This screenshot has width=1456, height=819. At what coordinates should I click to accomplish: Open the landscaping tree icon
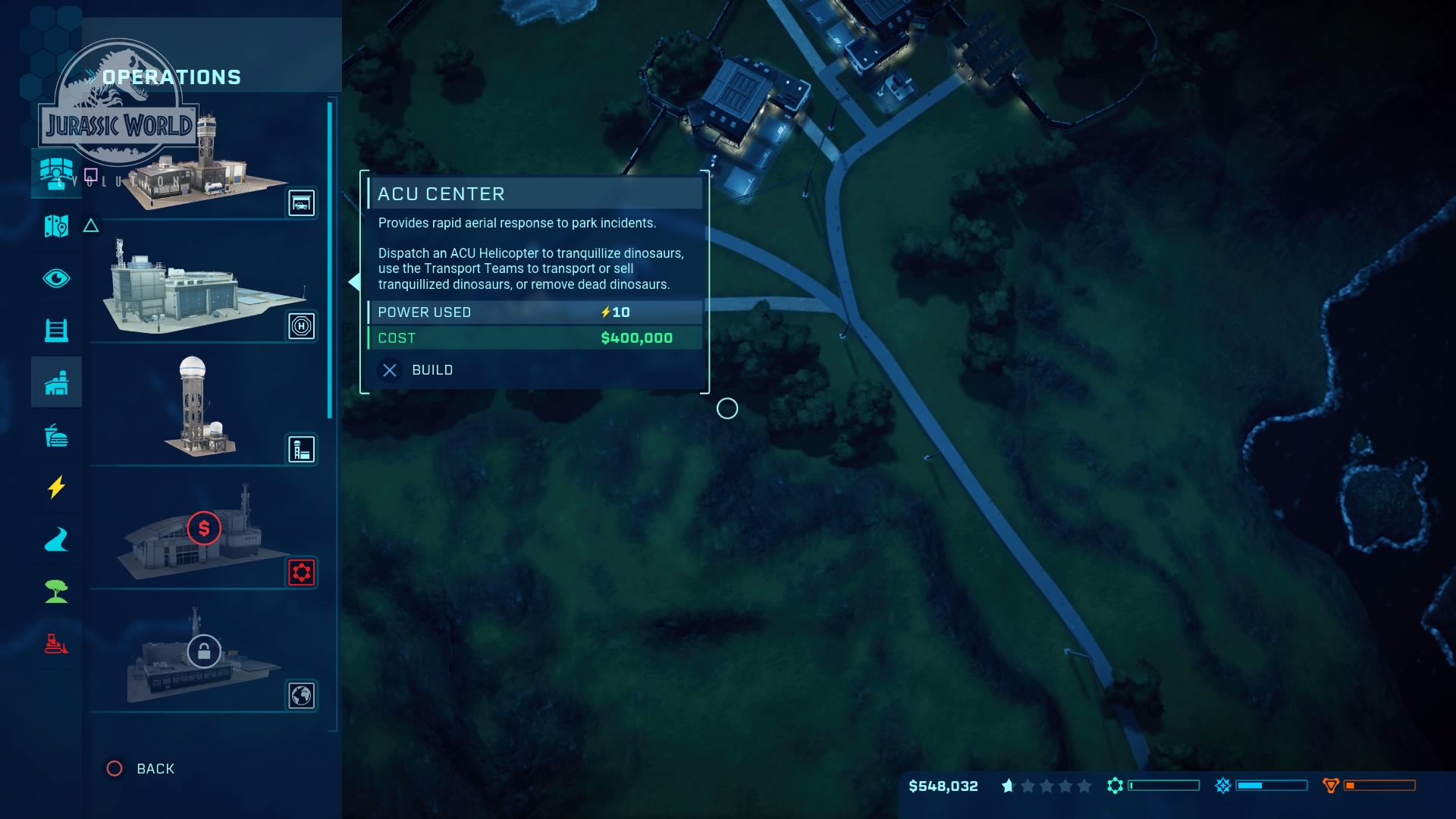[x=55, y=591]
